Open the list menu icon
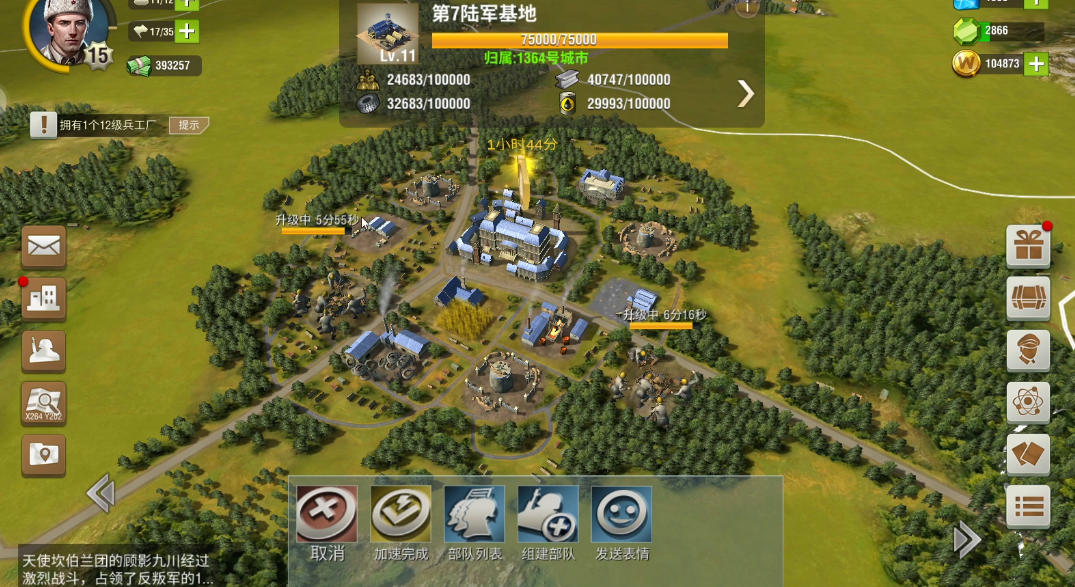The height and width of the screenshot is (587, 1075). (x=1028, y=507)
